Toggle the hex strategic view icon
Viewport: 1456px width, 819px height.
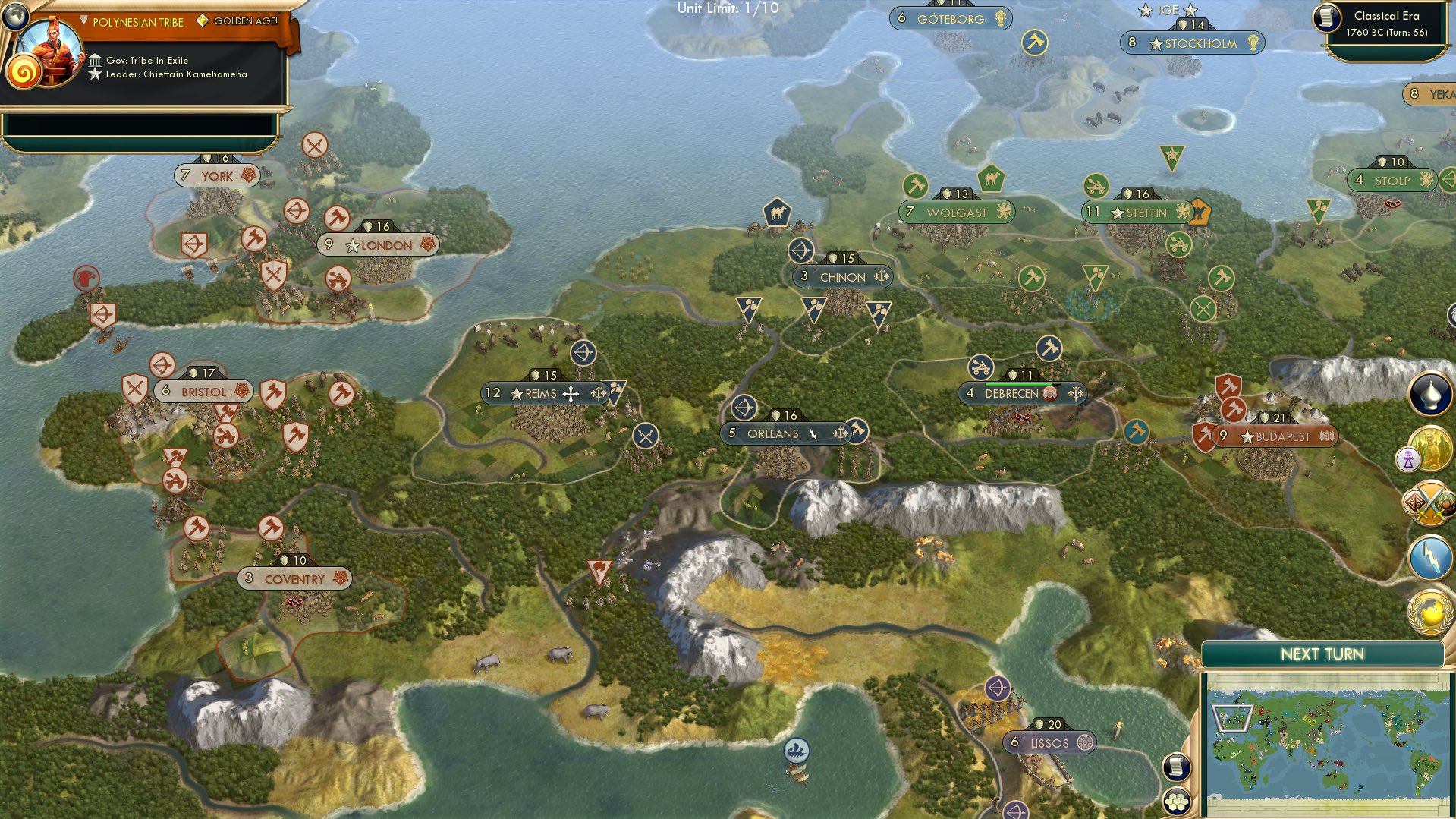tap(1175, 802)
